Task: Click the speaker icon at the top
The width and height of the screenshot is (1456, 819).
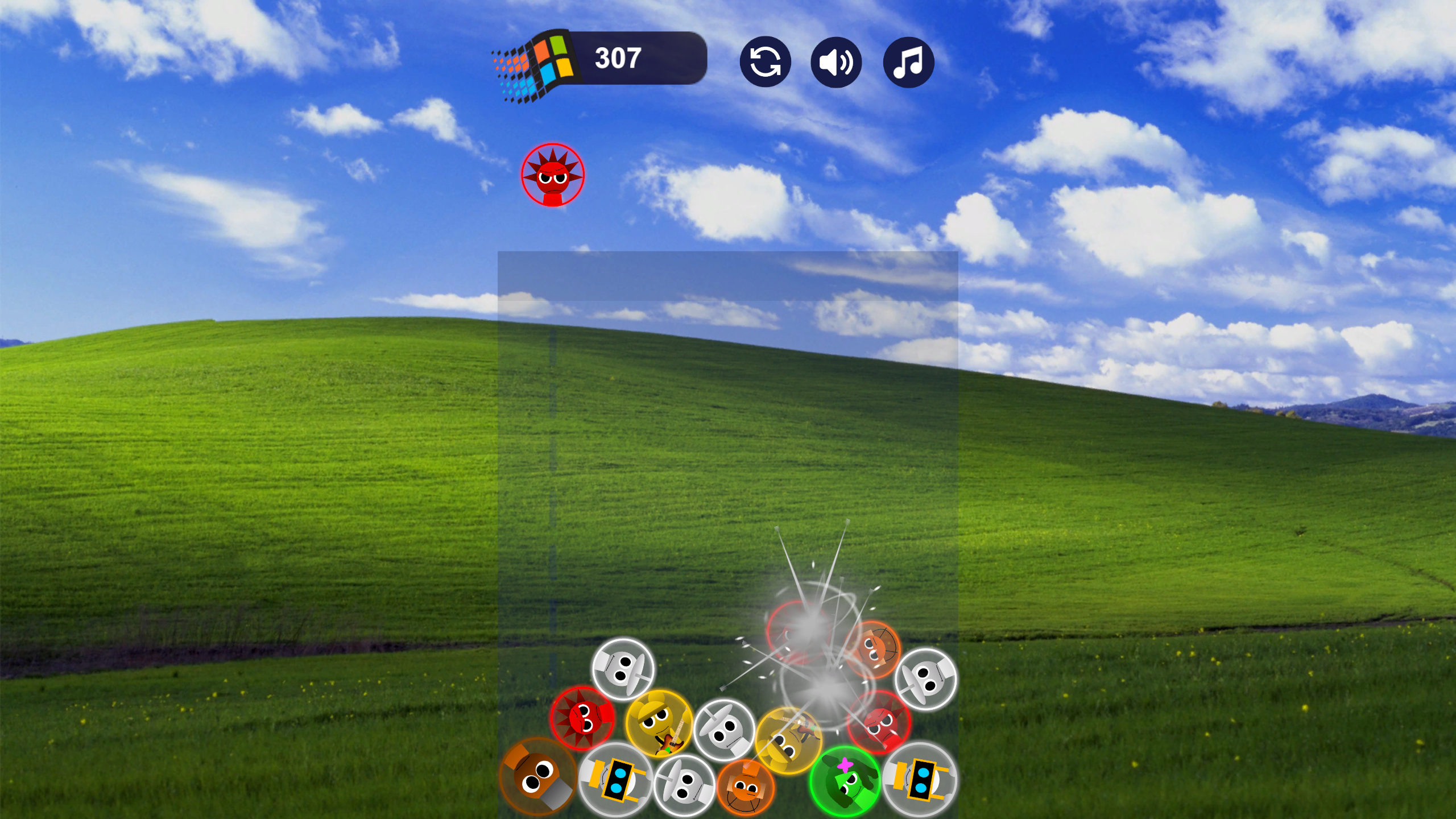Action: pos(836,63)
